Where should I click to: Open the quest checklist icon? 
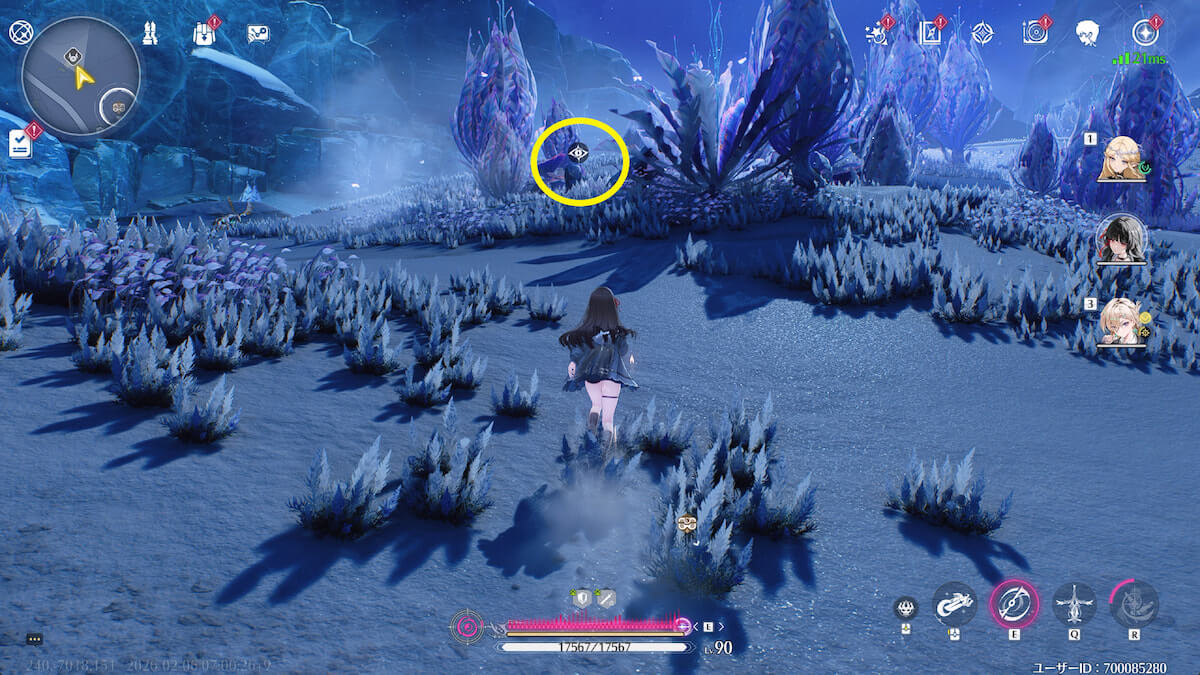[20, 144]
